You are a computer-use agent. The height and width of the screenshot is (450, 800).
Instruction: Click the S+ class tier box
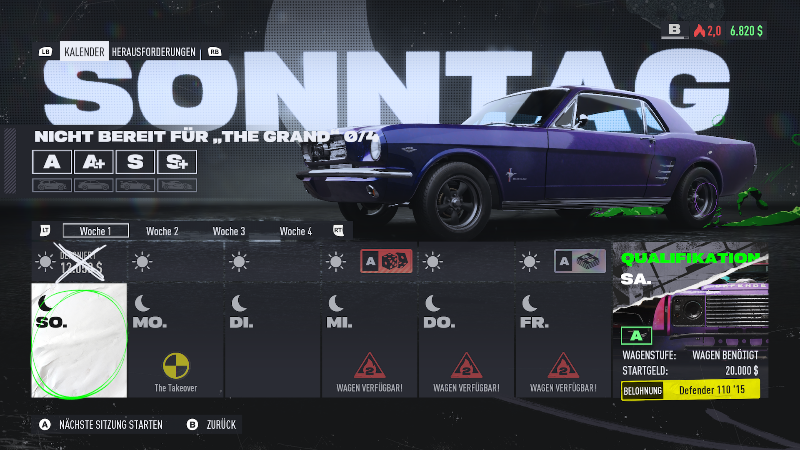(177, 162)
